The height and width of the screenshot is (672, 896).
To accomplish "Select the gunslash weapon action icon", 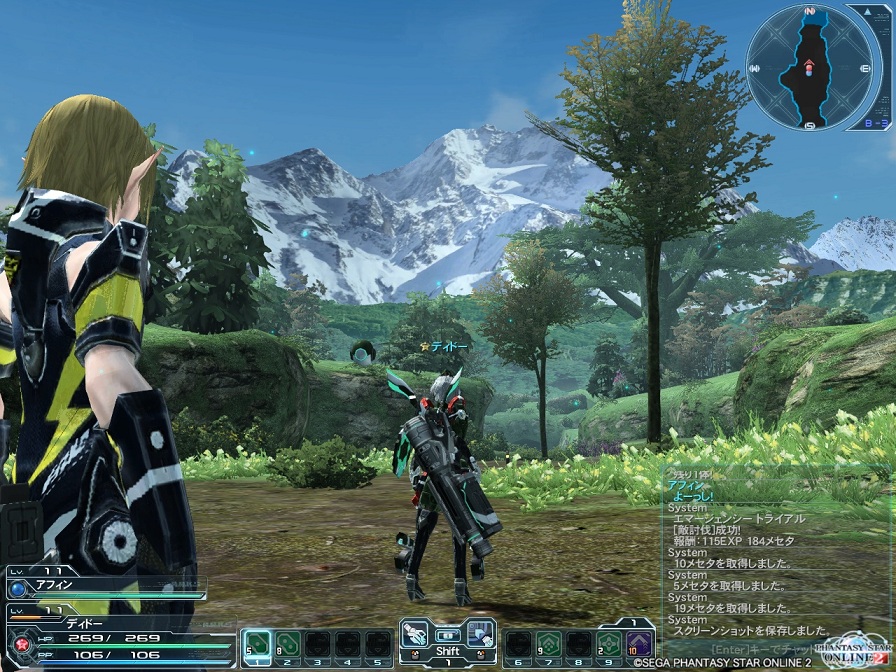I will (x=417, y=634).
